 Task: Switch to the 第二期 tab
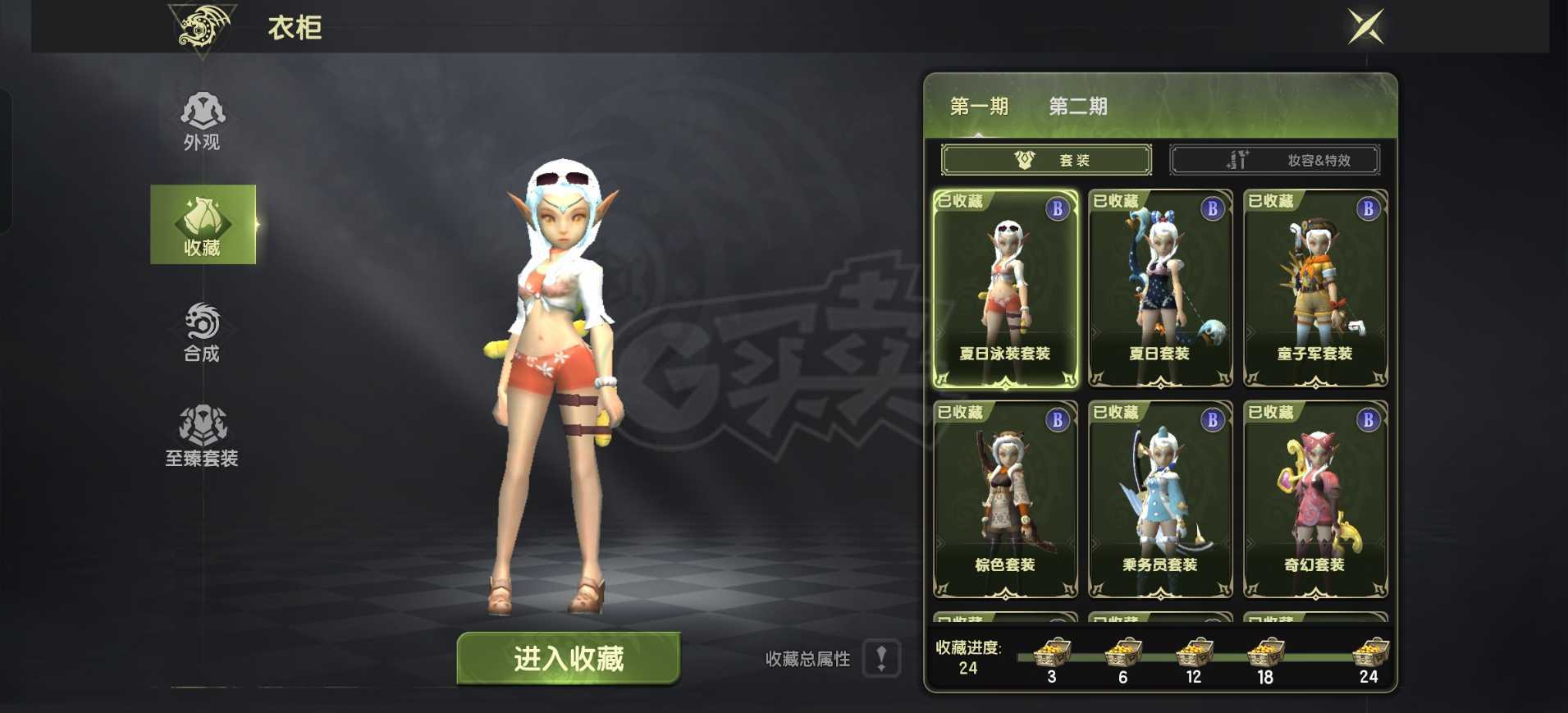point(1079,107)
